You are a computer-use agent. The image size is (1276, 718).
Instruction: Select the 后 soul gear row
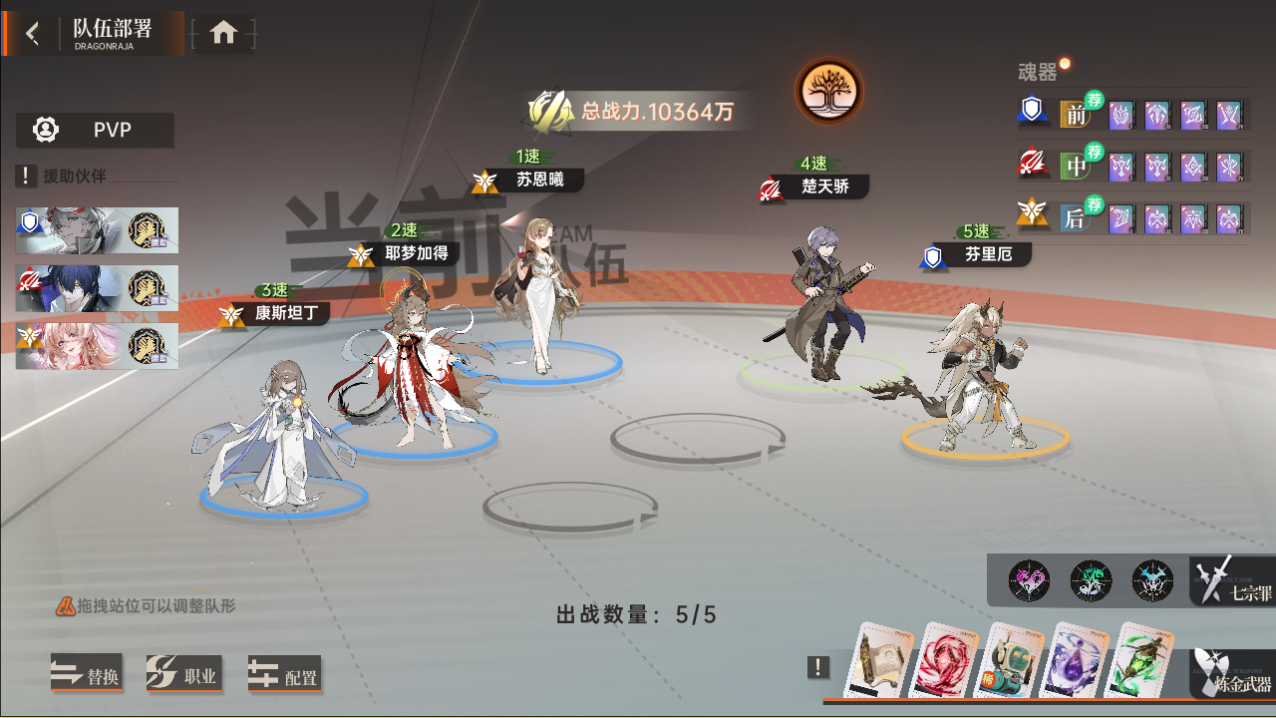click(1076, 217)
